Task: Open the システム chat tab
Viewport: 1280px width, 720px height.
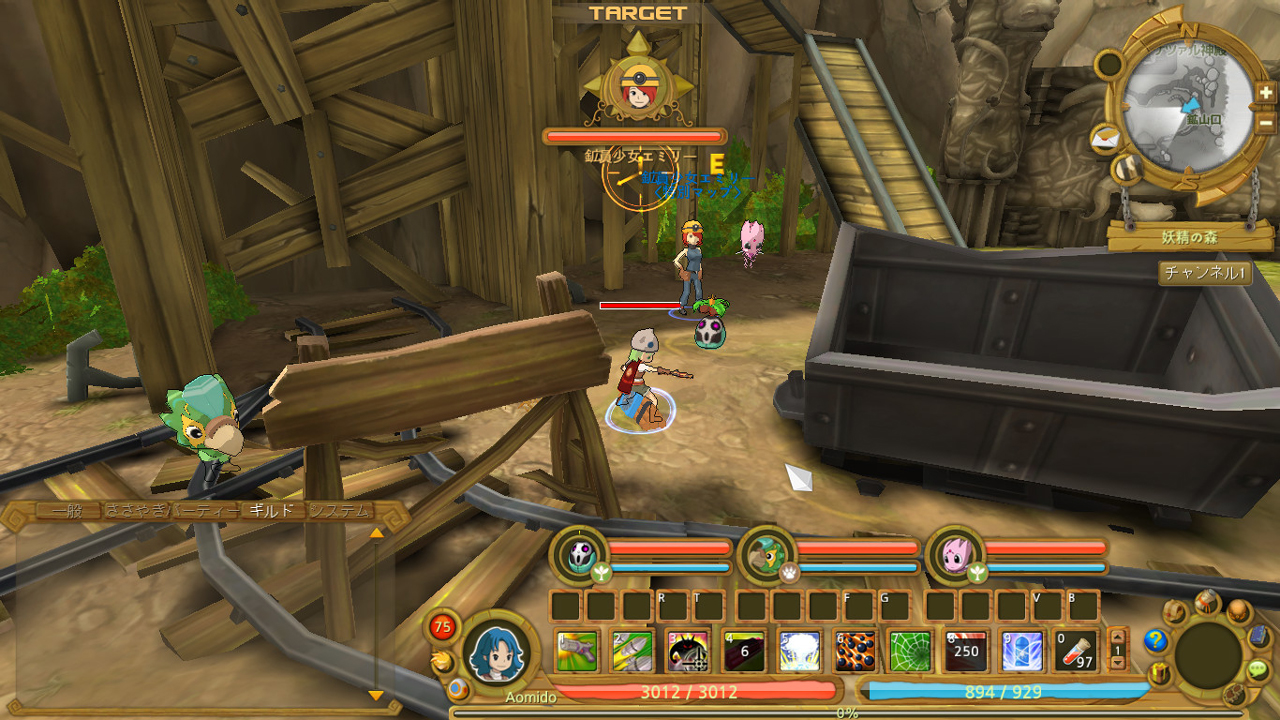Action: (x=340, y=511)
